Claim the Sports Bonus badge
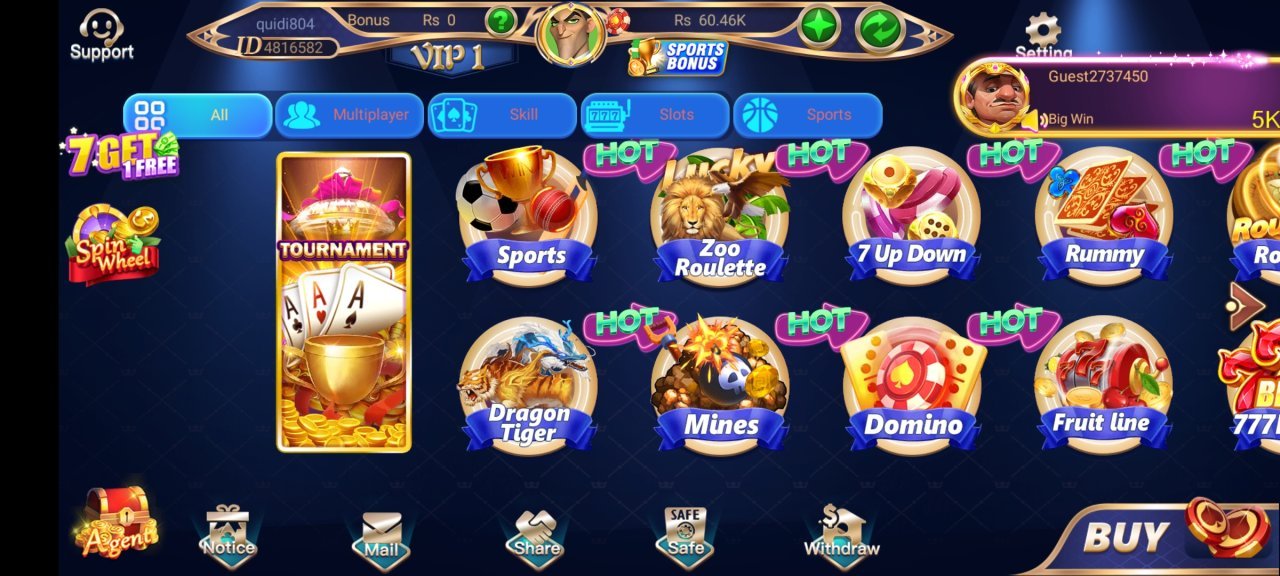The width and height of the screenshot is (1280, 576). pyautogui.click(x=678, y=56)
